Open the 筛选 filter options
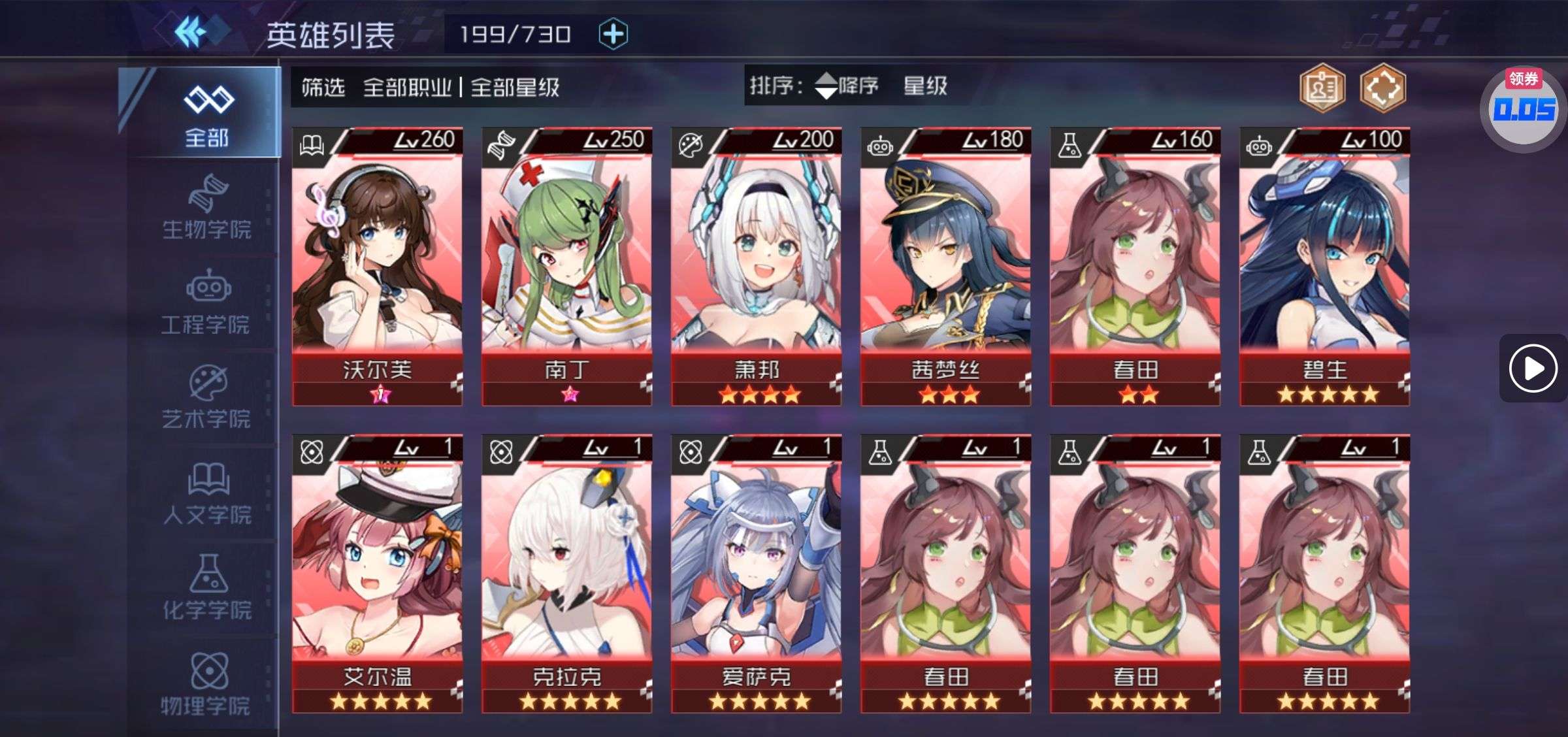The width and height of the screenshot is (1568, 737). [323, 88]
